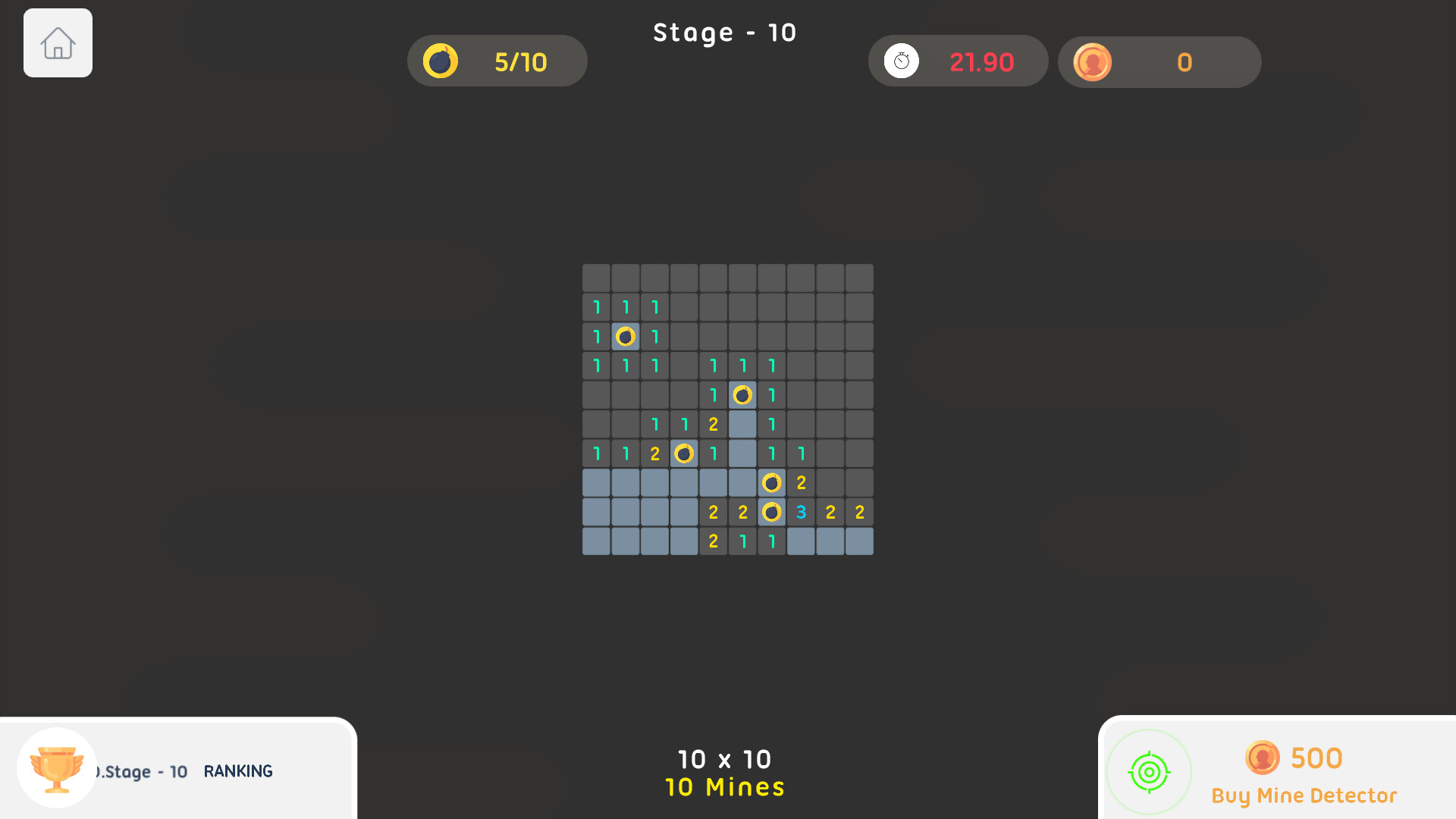Viewport: 1456px width, 819px height.
Task: Click a revealed blue cell at the grid's bottom-left
Action: [596, 541]
